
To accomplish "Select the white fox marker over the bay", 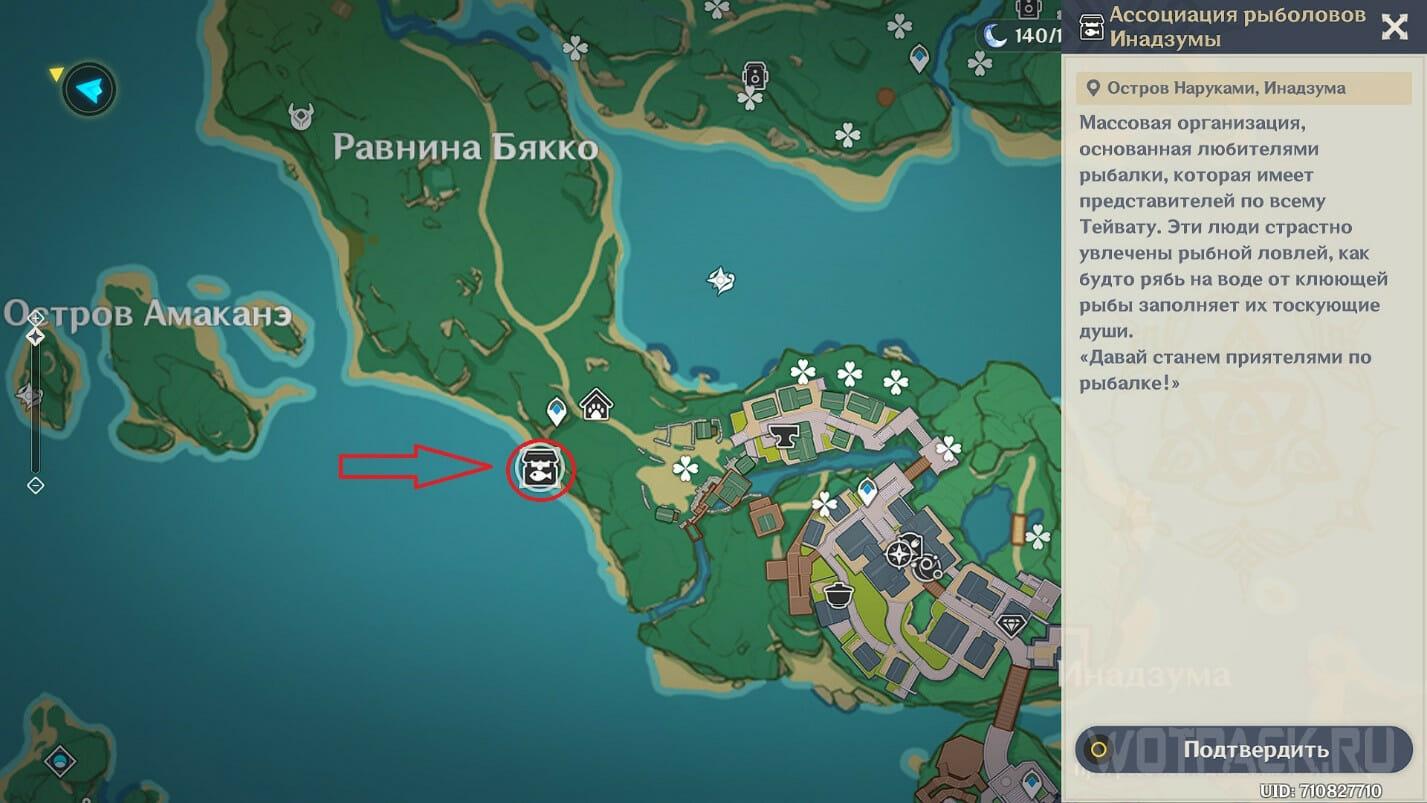I will (721, 280).
